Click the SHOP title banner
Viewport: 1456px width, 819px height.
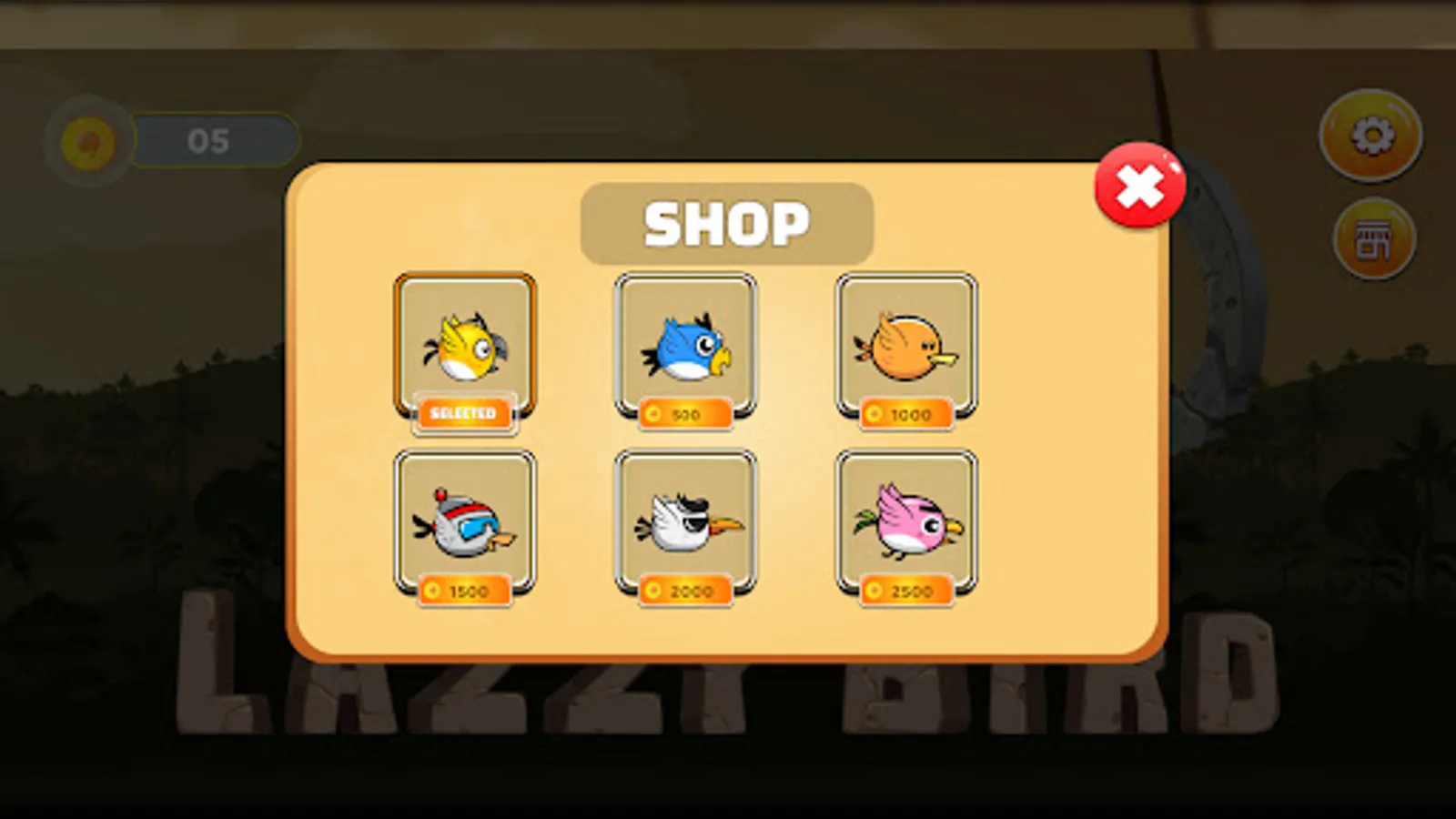click(x=727, y=222)
